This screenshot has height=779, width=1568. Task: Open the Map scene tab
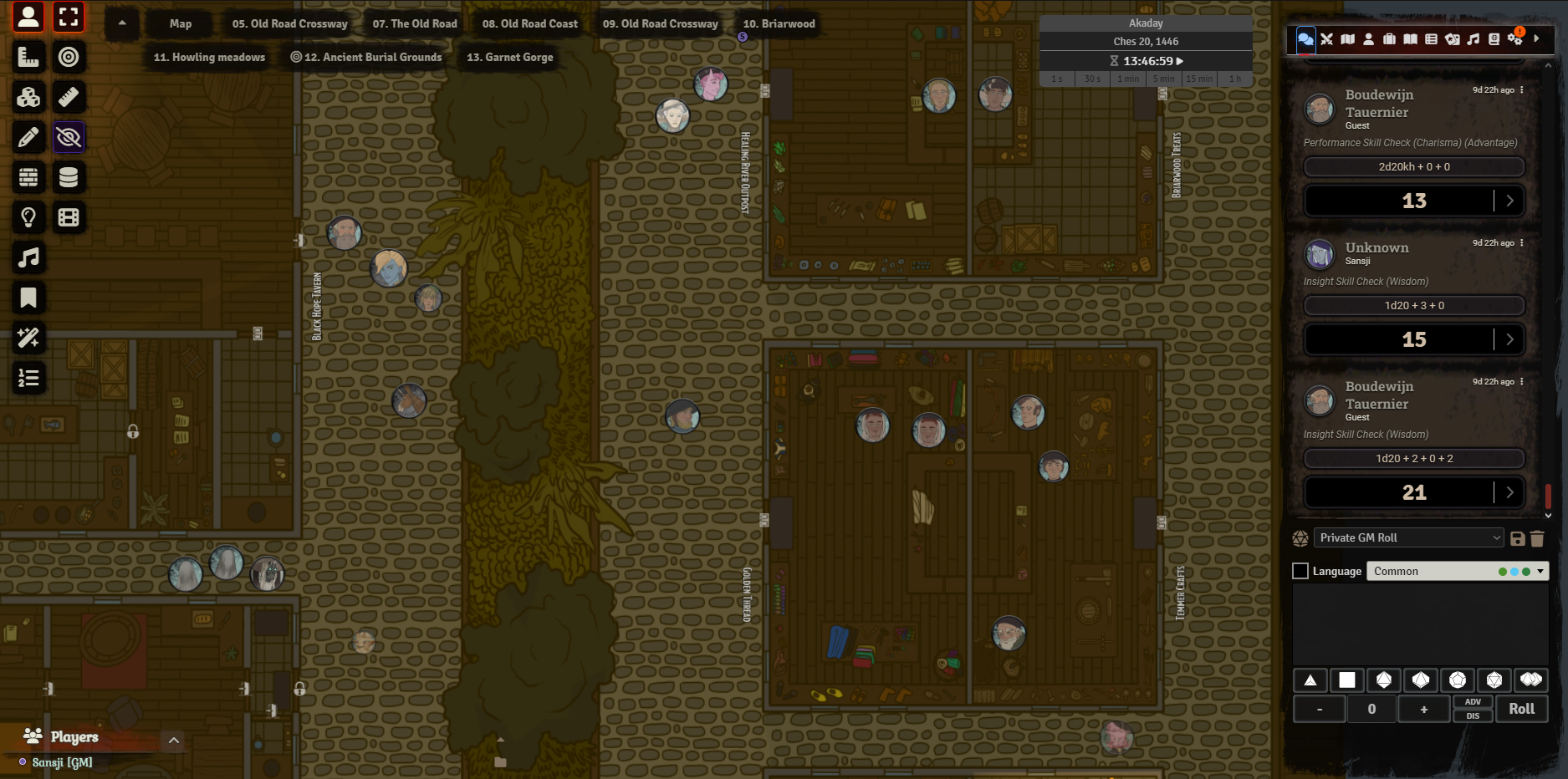click(180, 24)
